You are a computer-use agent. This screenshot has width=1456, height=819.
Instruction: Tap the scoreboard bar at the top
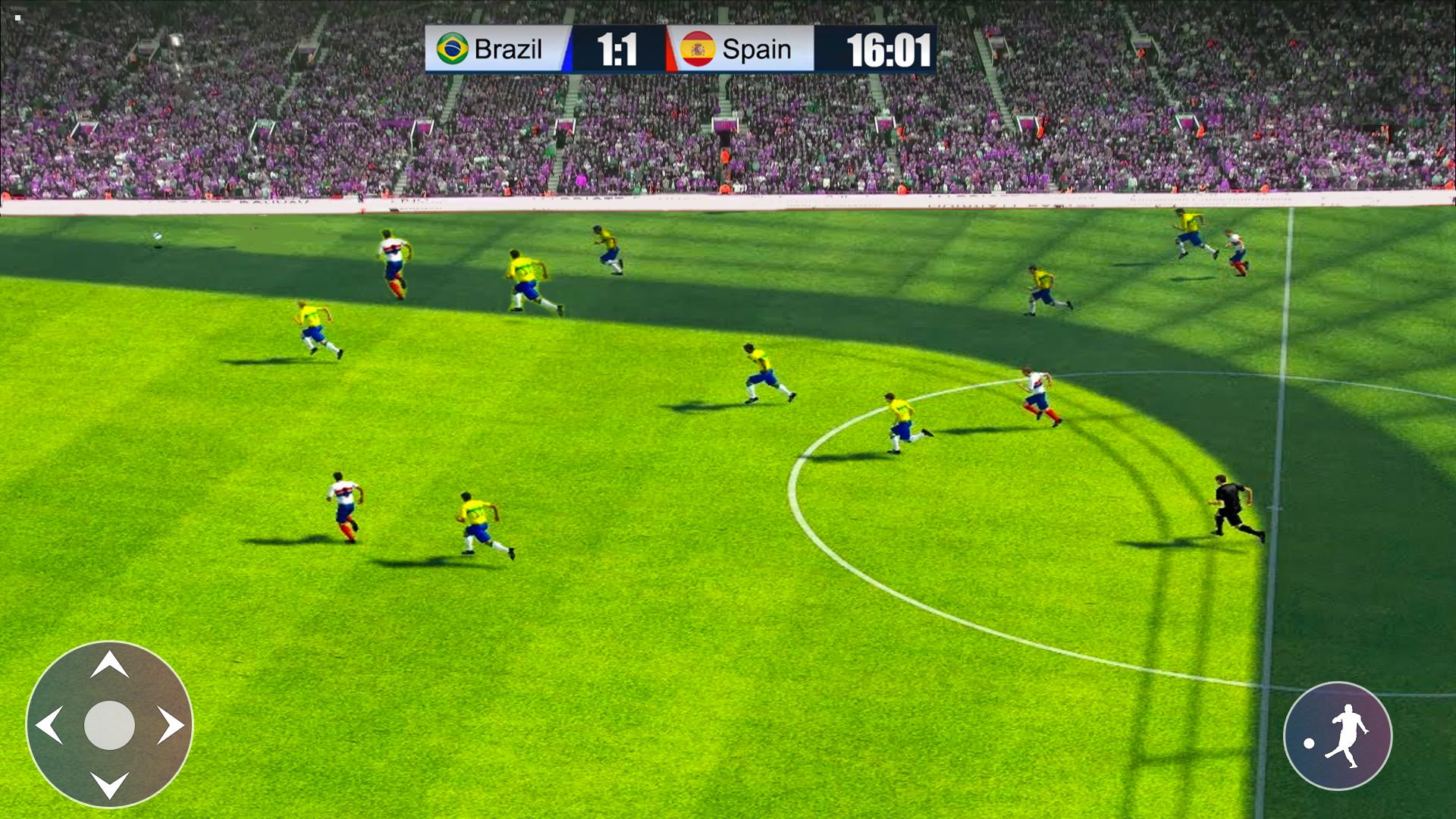[682, 49]
